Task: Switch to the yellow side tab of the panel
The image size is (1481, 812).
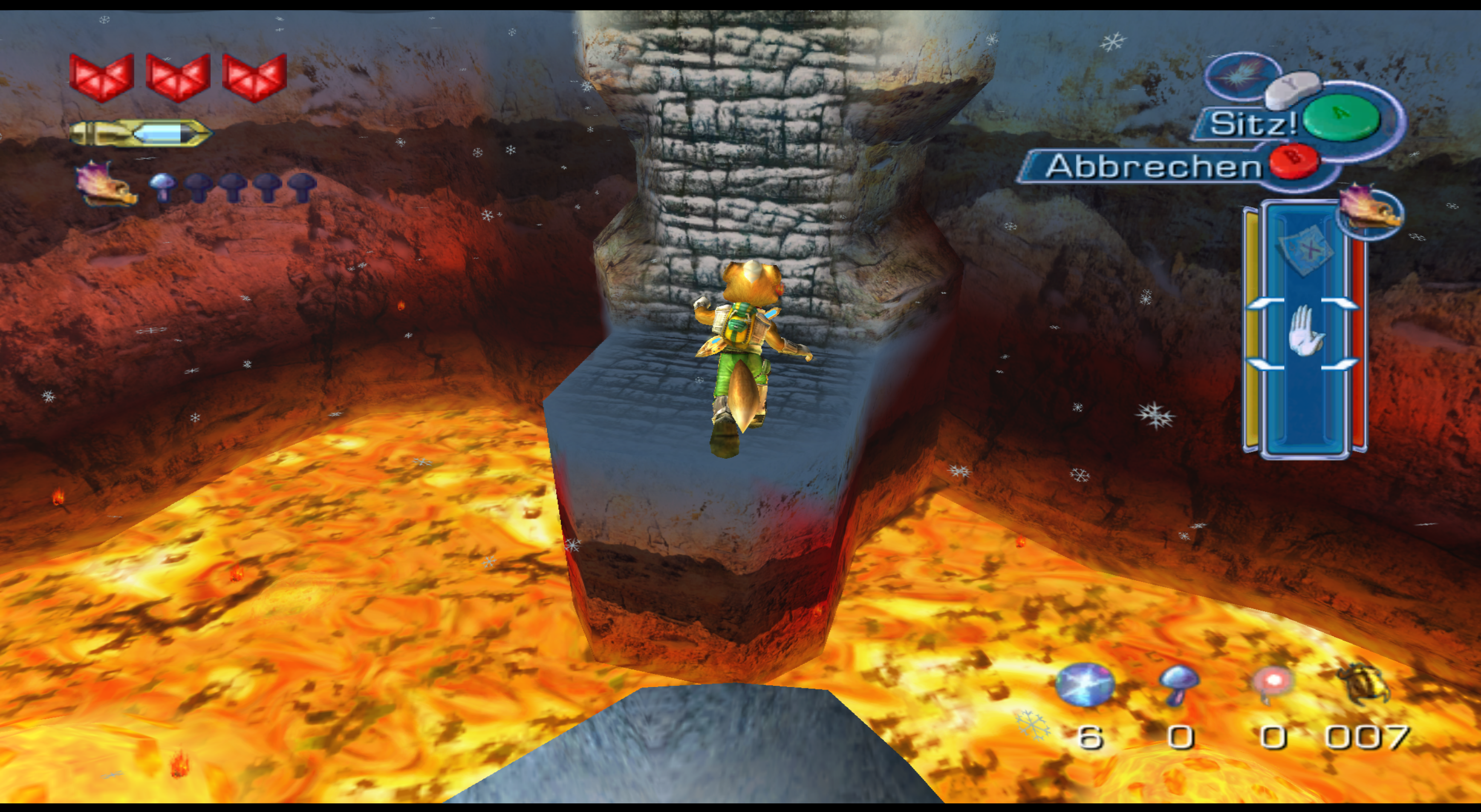Action: click(1251, 328)
